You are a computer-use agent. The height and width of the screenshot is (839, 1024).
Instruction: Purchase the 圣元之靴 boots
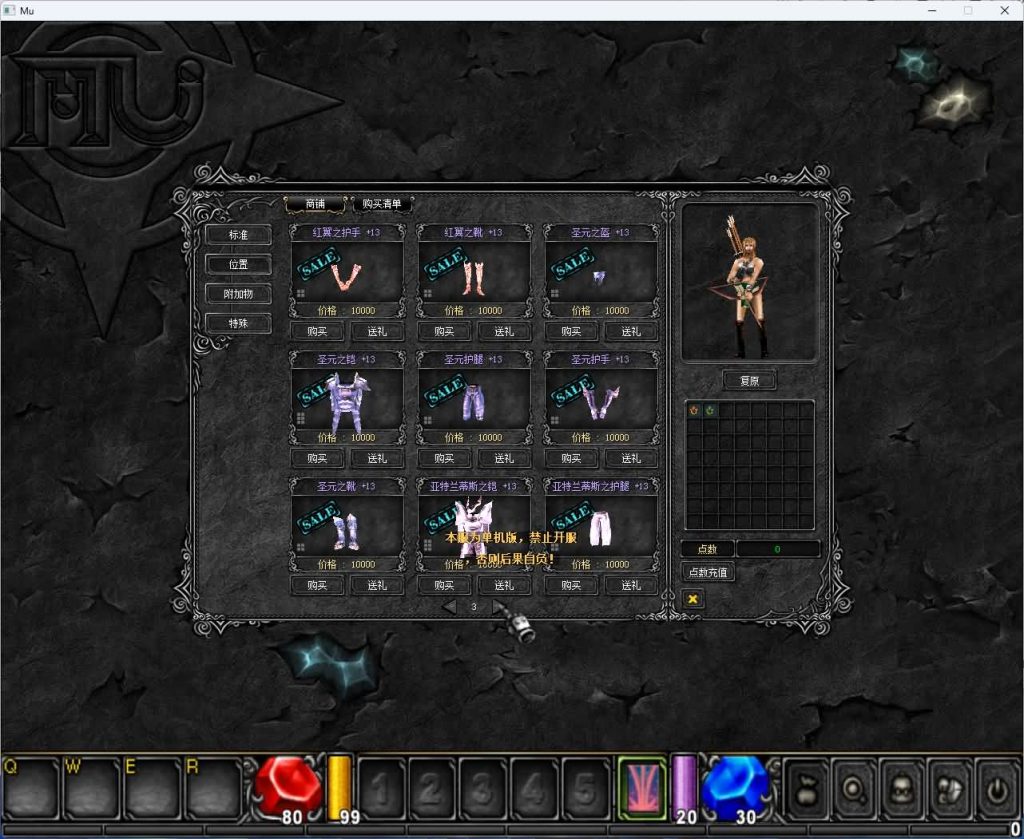pyautogui.click(x=317, y=586)
